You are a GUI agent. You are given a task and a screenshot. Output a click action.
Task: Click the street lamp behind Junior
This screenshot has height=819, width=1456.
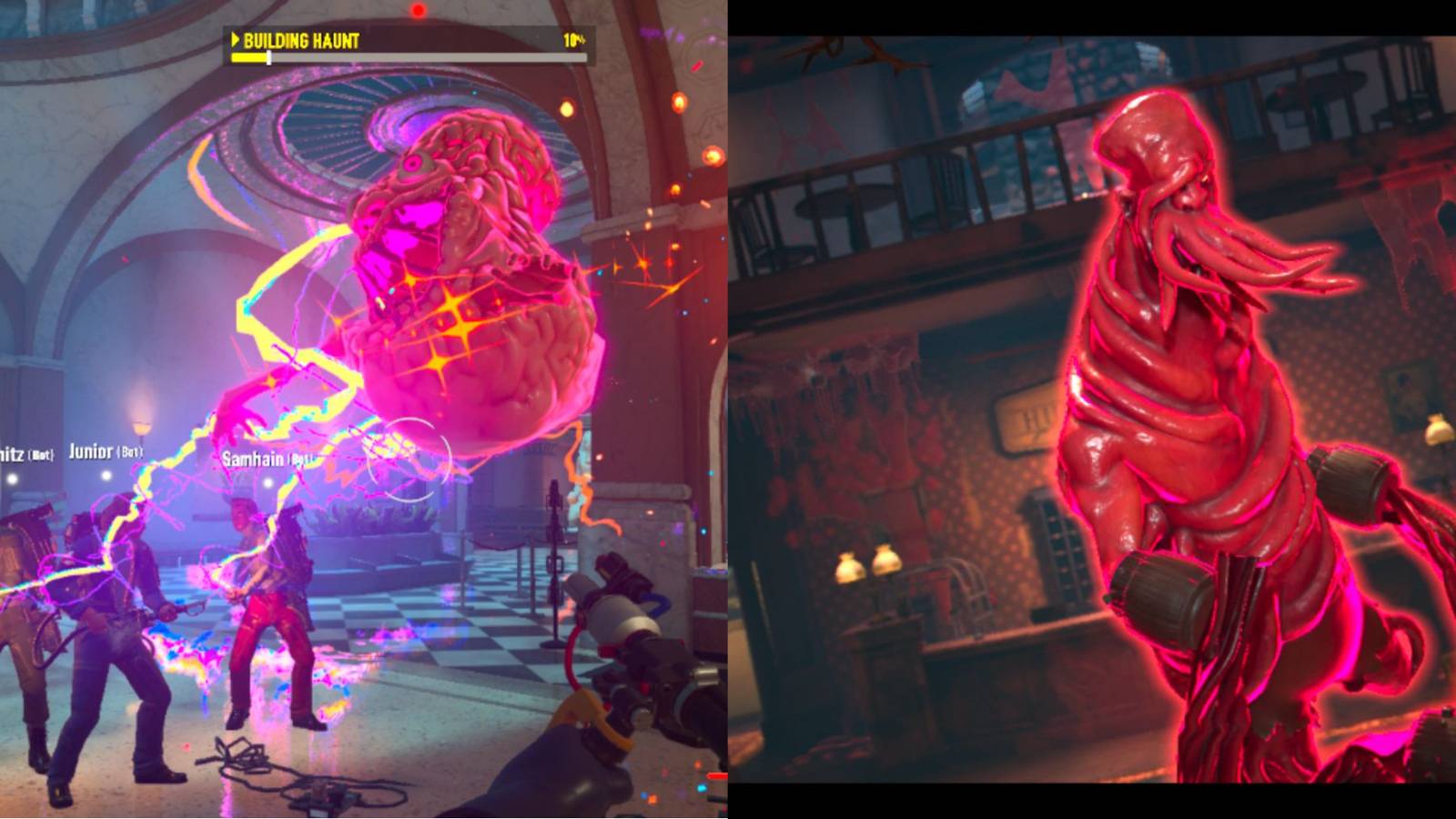[x=141, y=428]
